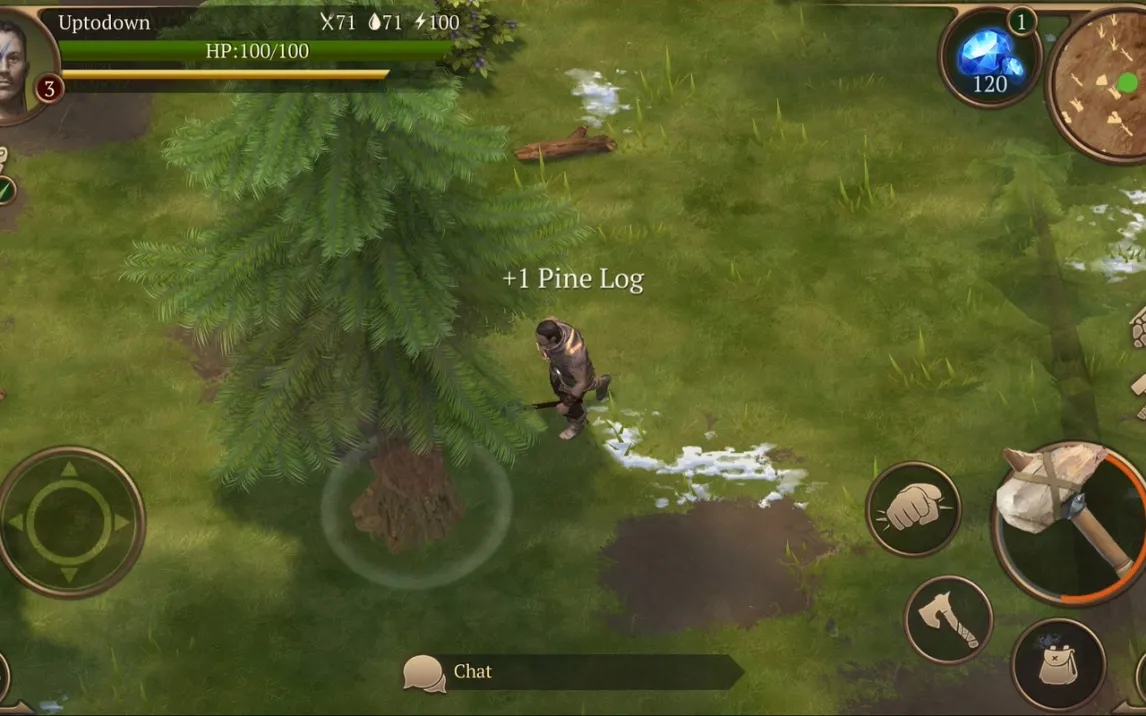1146x716 pixels.
Task: Tap the blue gem currency counter
Action: click(988, 58)
